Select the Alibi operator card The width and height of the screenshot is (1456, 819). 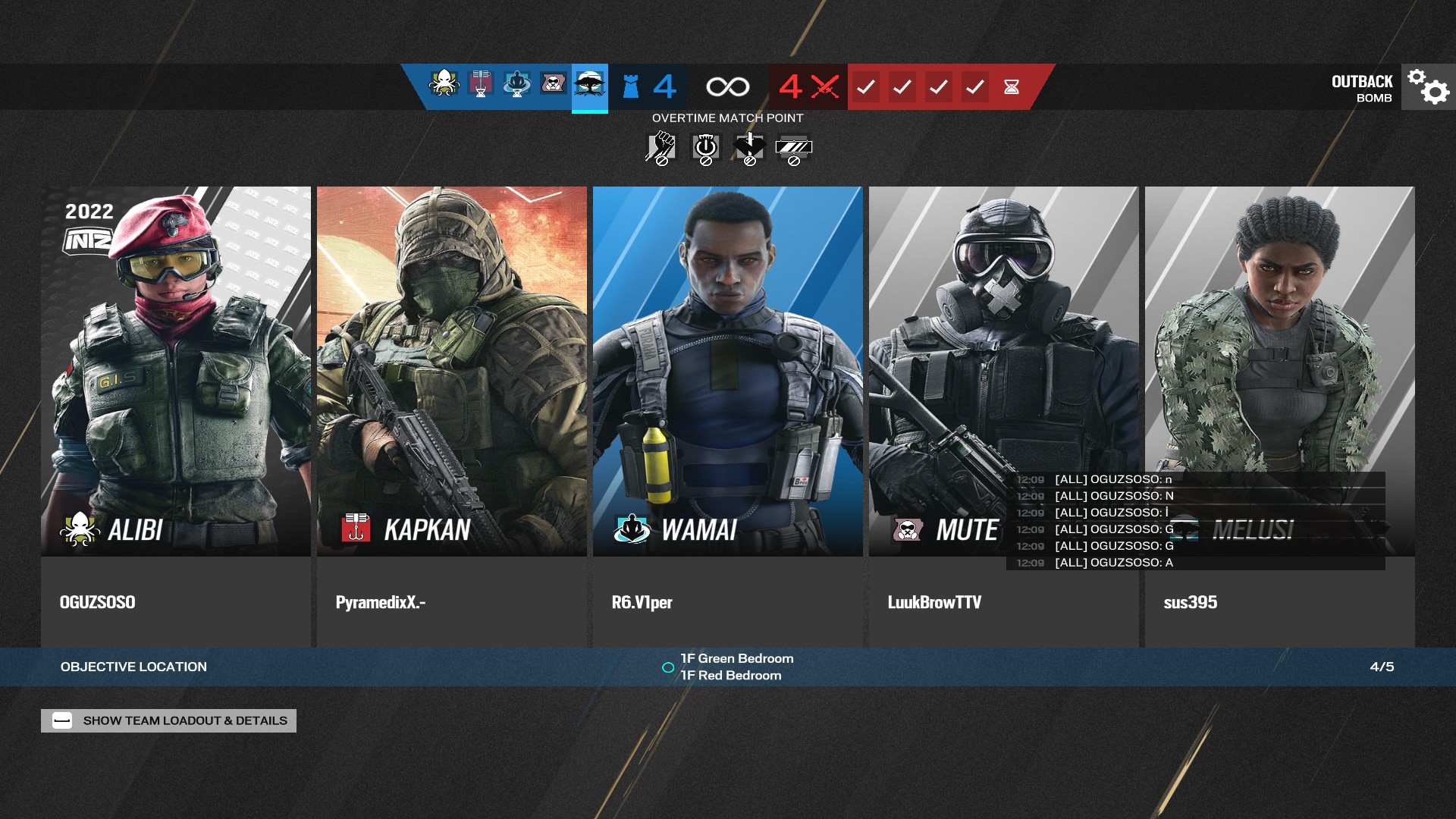[176, 372]
